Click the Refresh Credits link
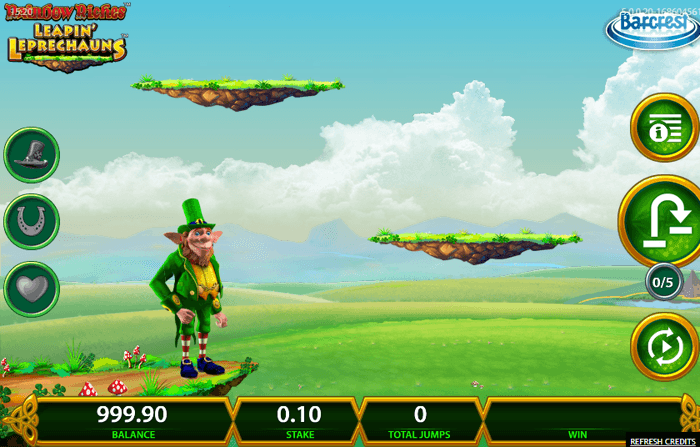 point(664,441)
